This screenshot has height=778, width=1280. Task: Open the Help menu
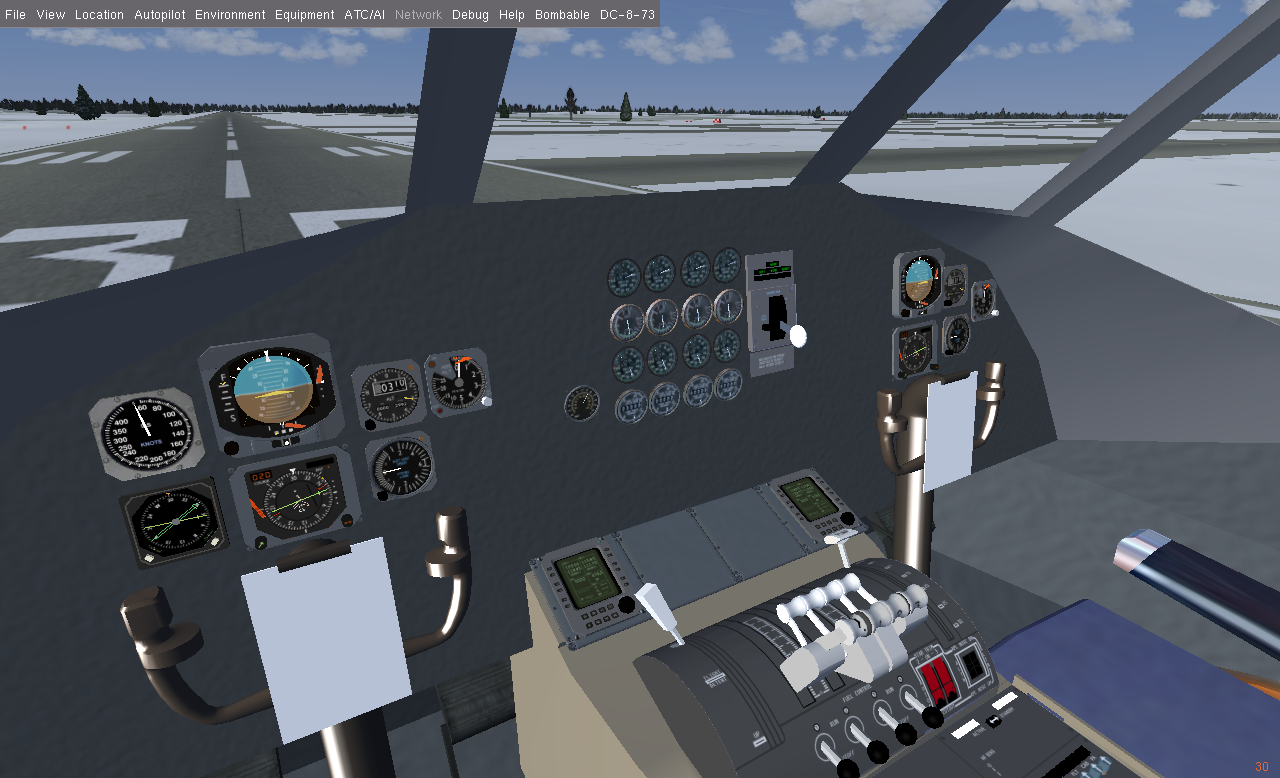[511, 15]
